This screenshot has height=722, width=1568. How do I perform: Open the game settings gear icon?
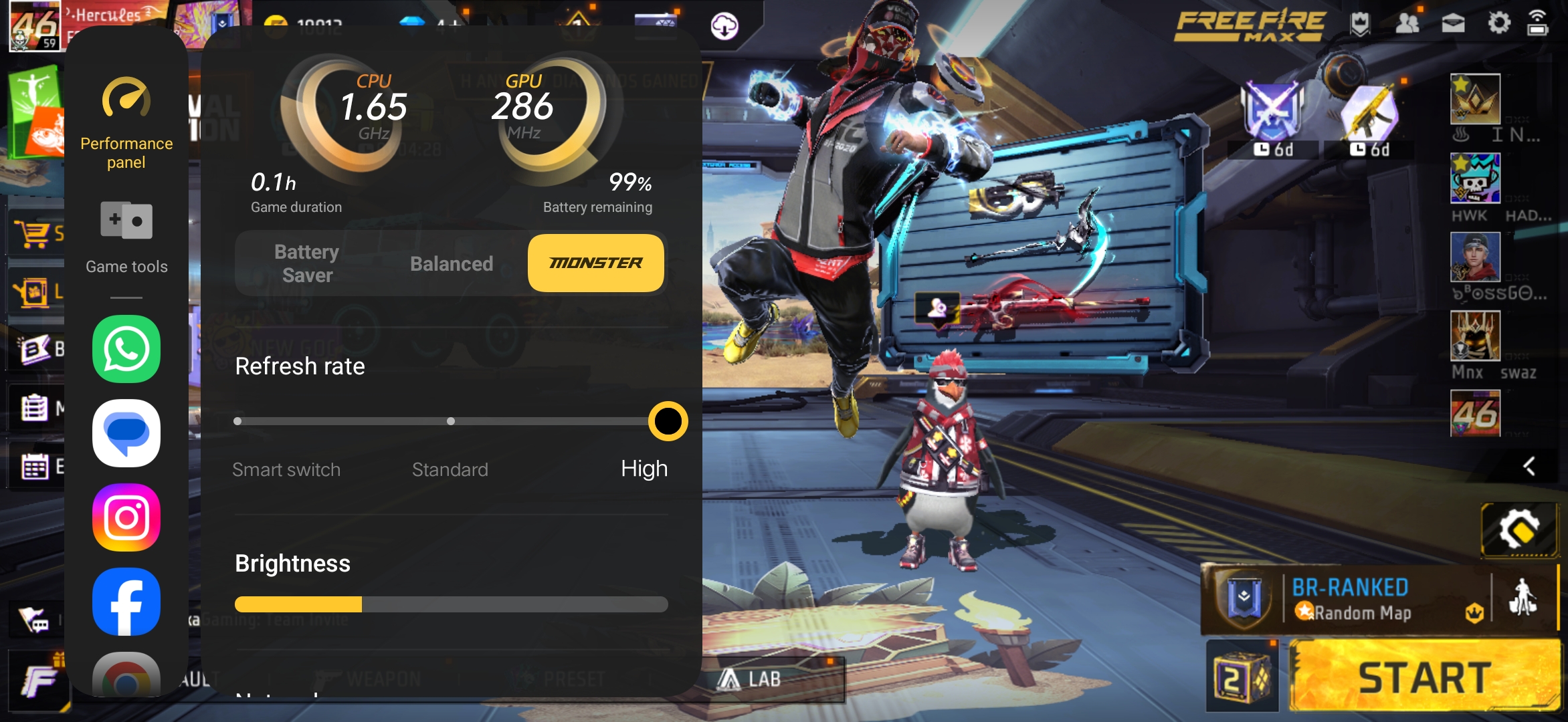coord(1498,24)
